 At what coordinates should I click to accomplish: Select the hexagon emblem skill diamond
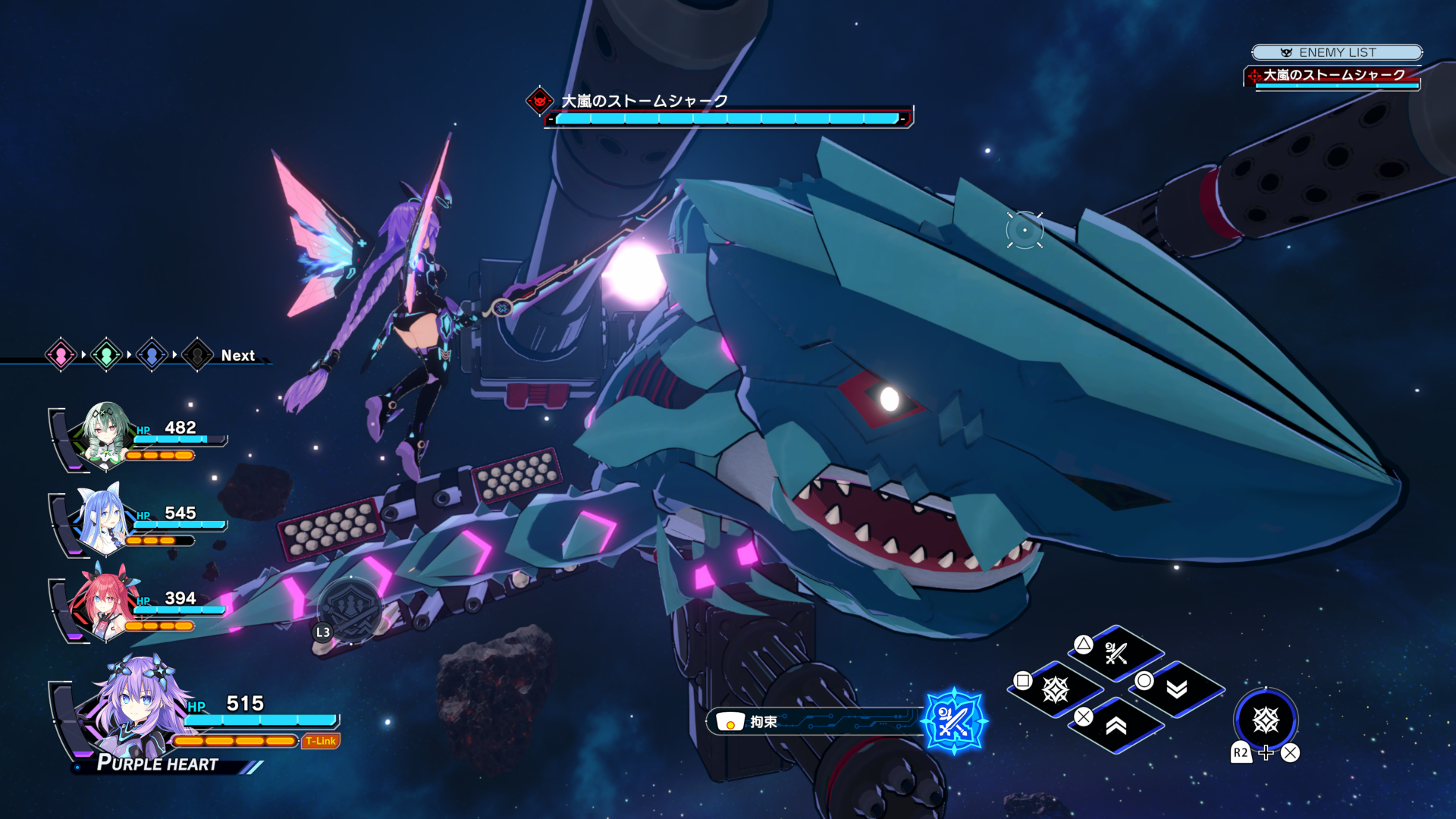(x=1056, y=689)
